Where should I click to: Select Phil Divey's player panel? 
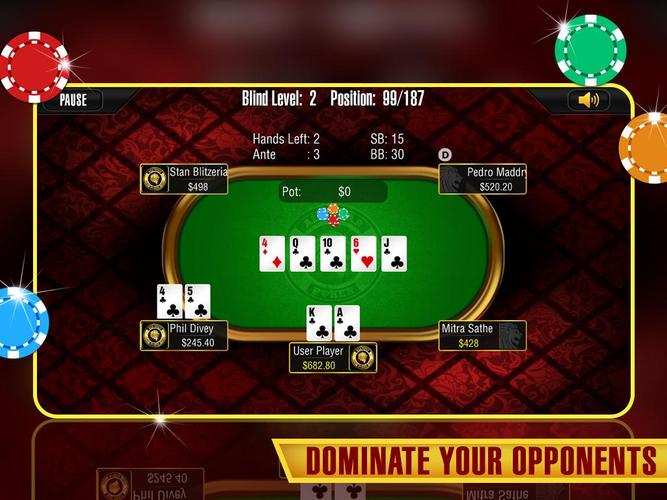tap(185, 335)
